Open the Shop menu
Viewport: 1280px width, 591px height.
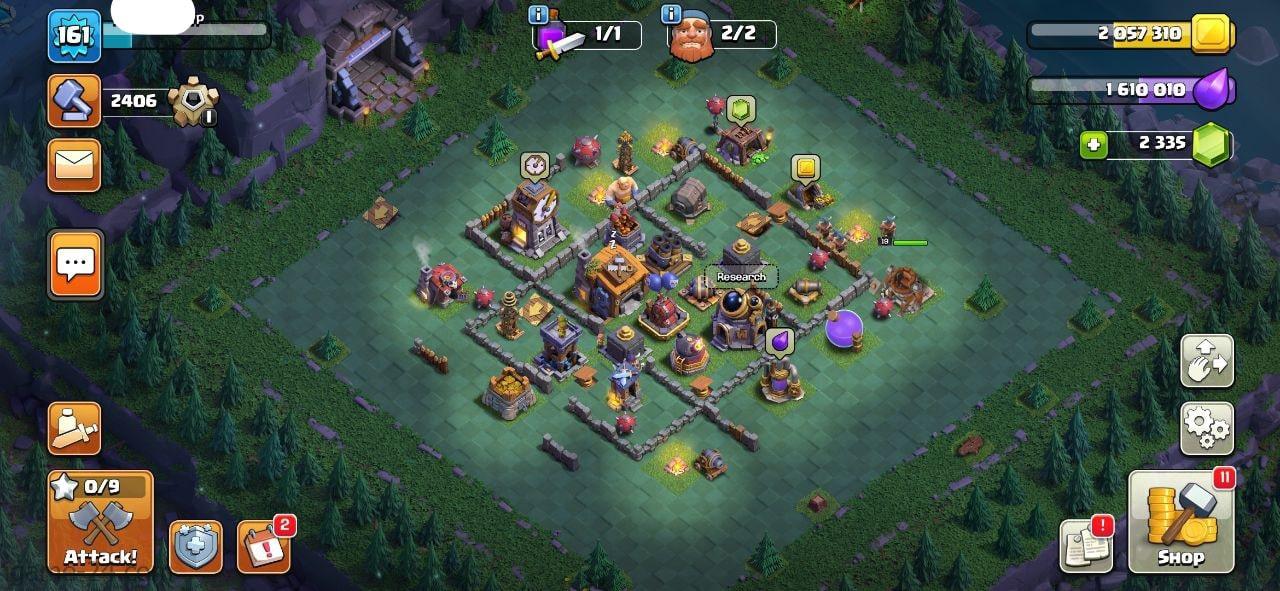pyautogui.click(x=1181, y=521)
